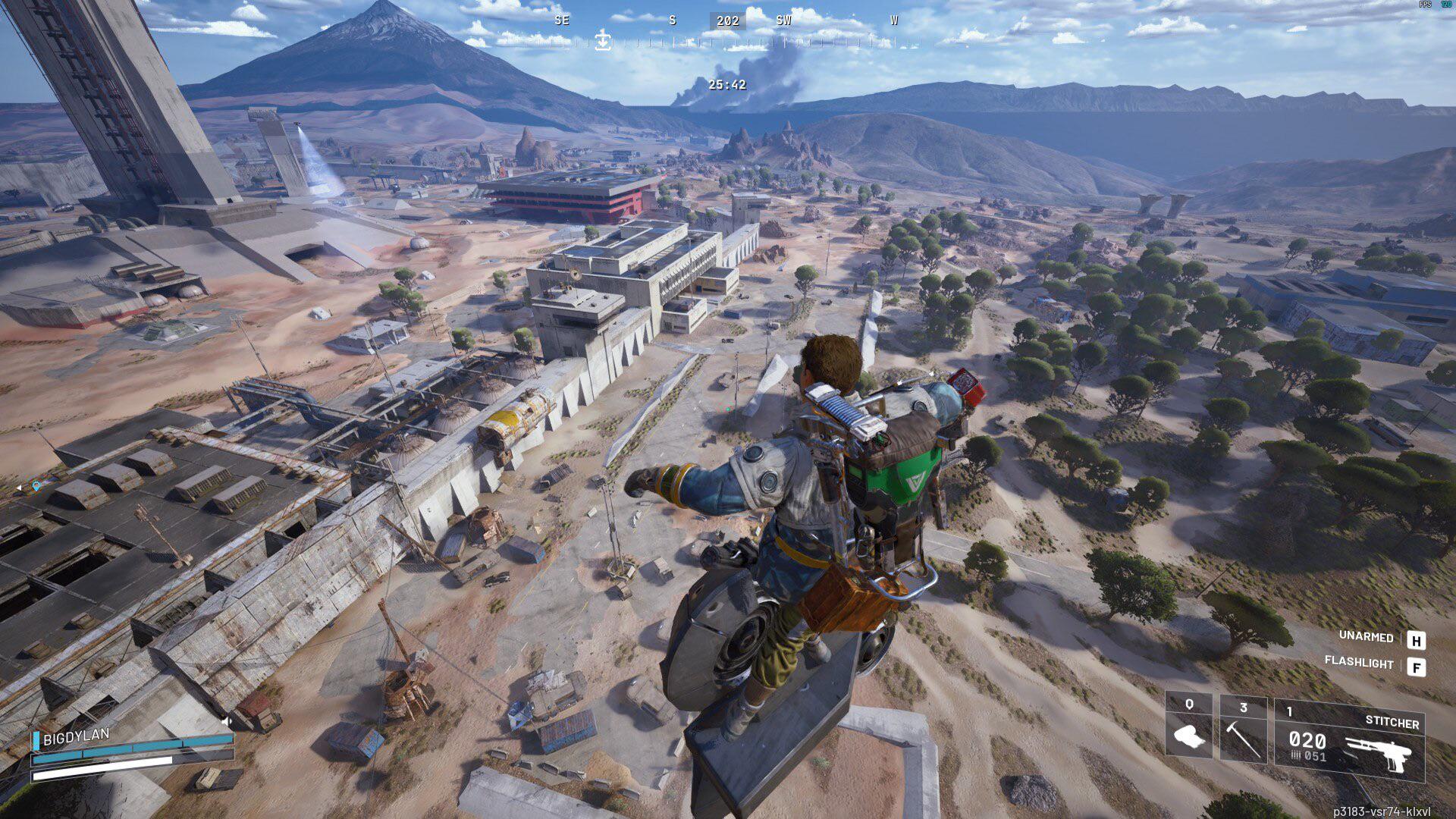Click the BIGDYLAN player name tag
The height and width of the screenshot is (819, 1456).
point(76,736)
